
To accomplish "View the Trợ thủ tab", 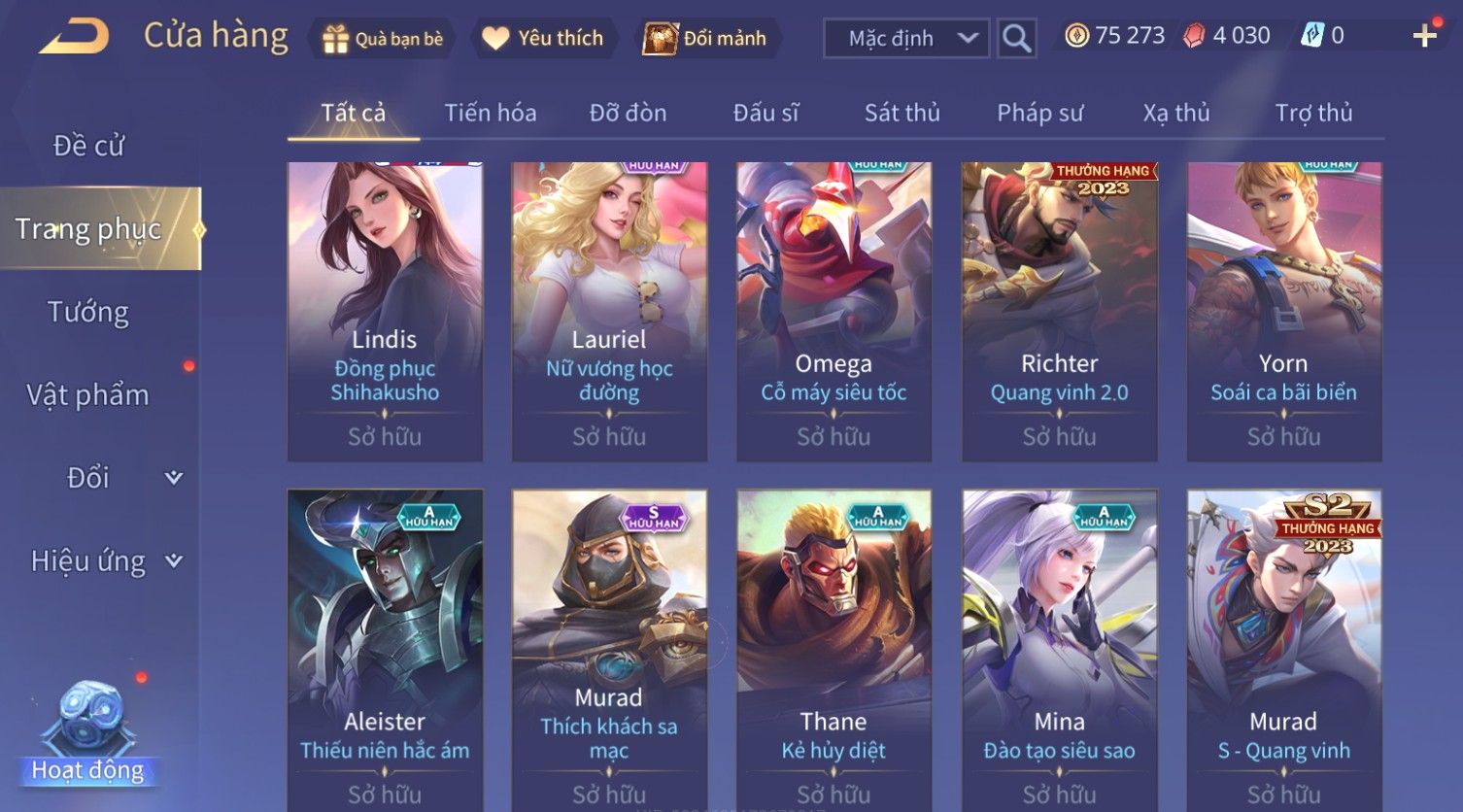I will point(1313,114).
